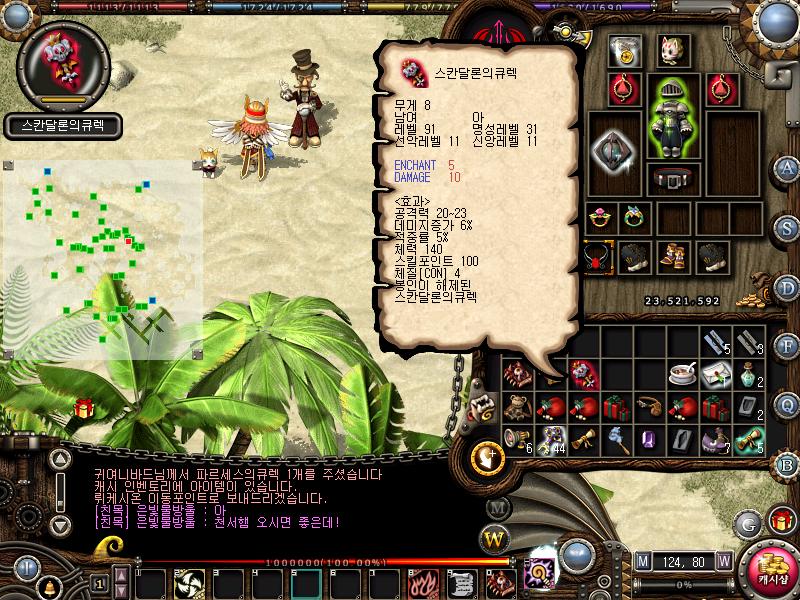800x600 pixels.
Task: Select the sealed letter inventory item
Action: pos(715,375)
